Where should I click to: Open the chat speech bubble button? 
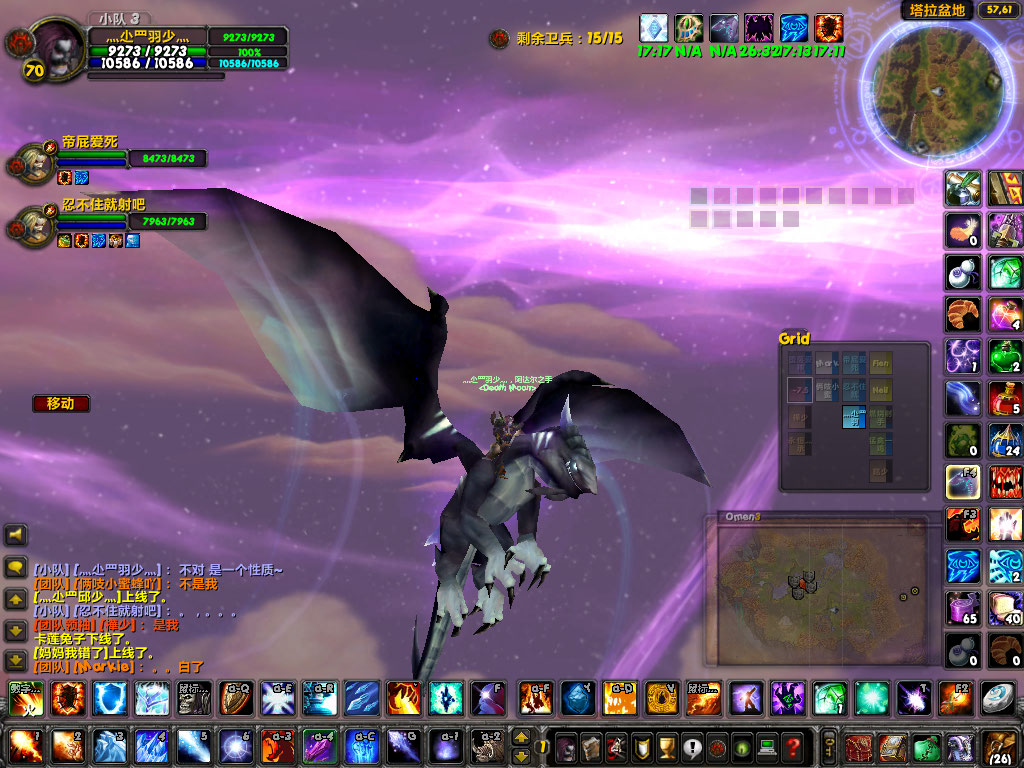coord(15,567)
